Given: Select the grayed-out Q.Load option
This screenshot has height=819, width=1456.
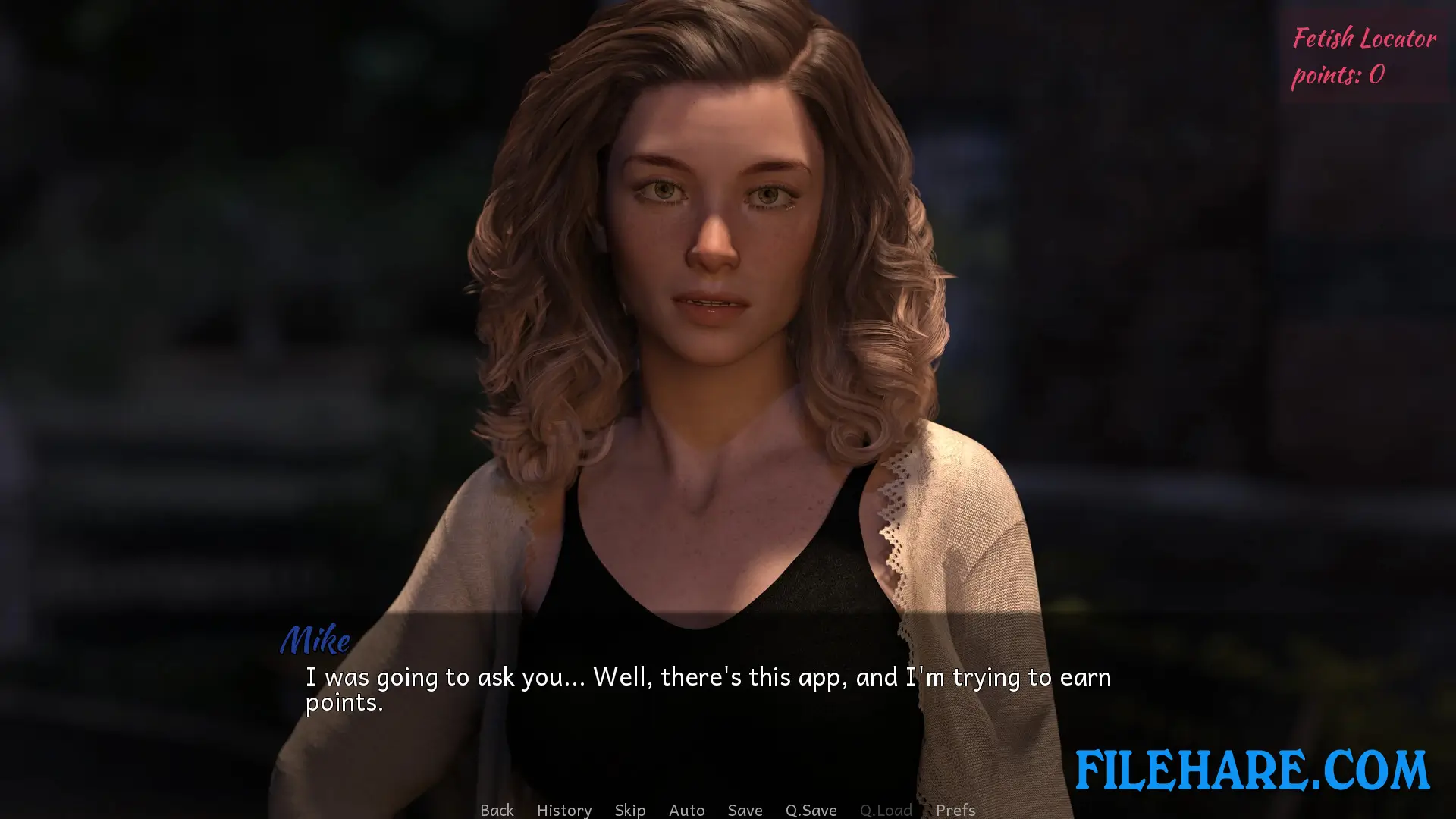Looking at the screenshot, I should [885, 810].
